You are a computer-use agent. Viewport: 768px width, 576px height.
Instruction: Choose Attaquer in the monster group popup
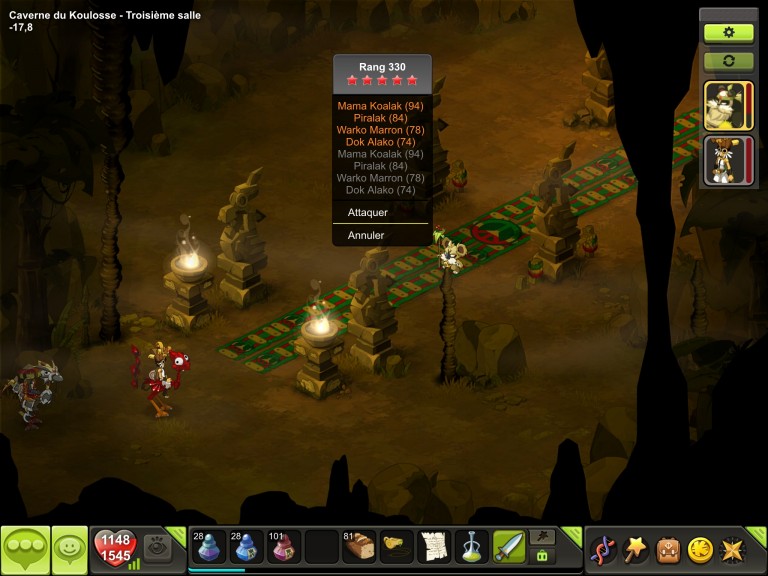point(368,212)
